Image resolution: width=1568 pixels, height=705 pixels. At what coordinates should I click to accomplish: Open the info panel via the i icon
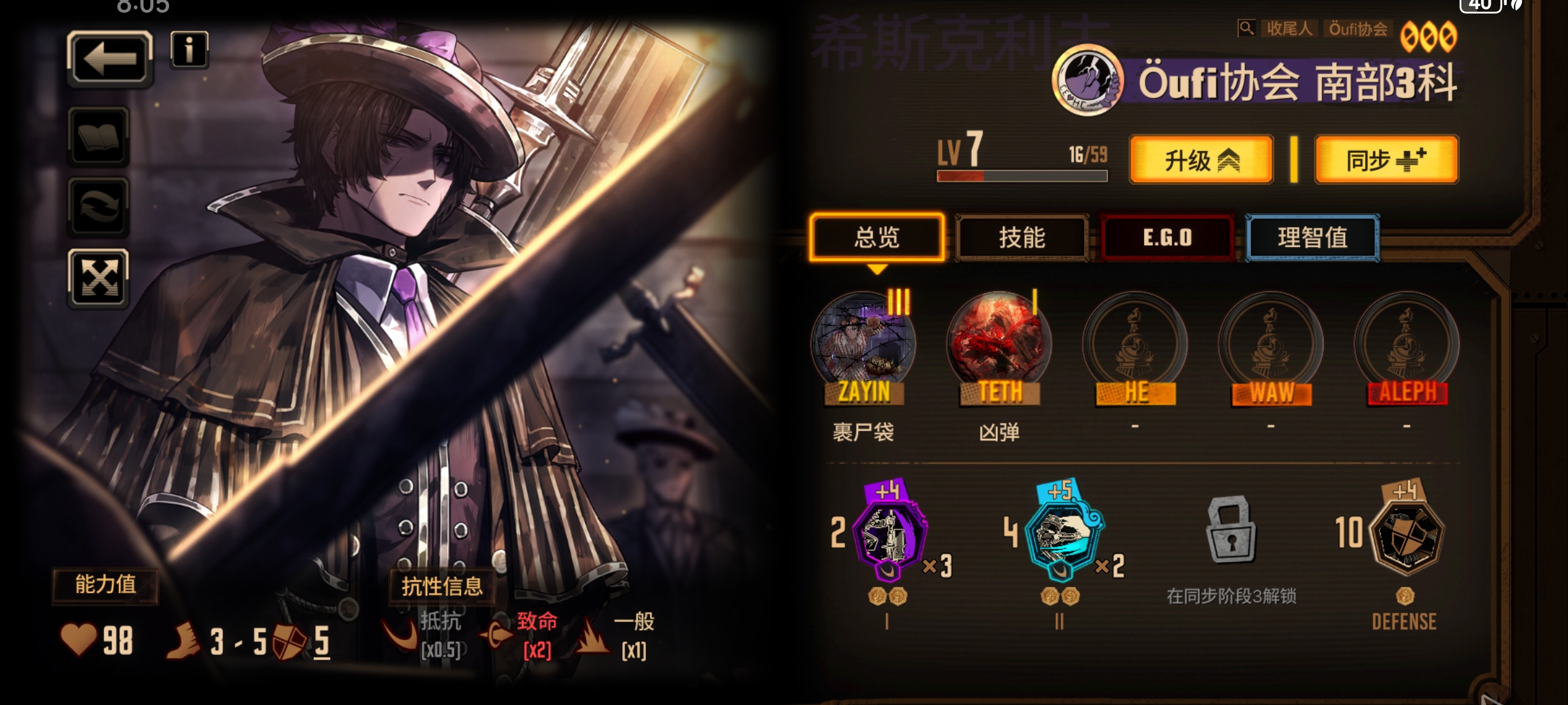[189, 51]
